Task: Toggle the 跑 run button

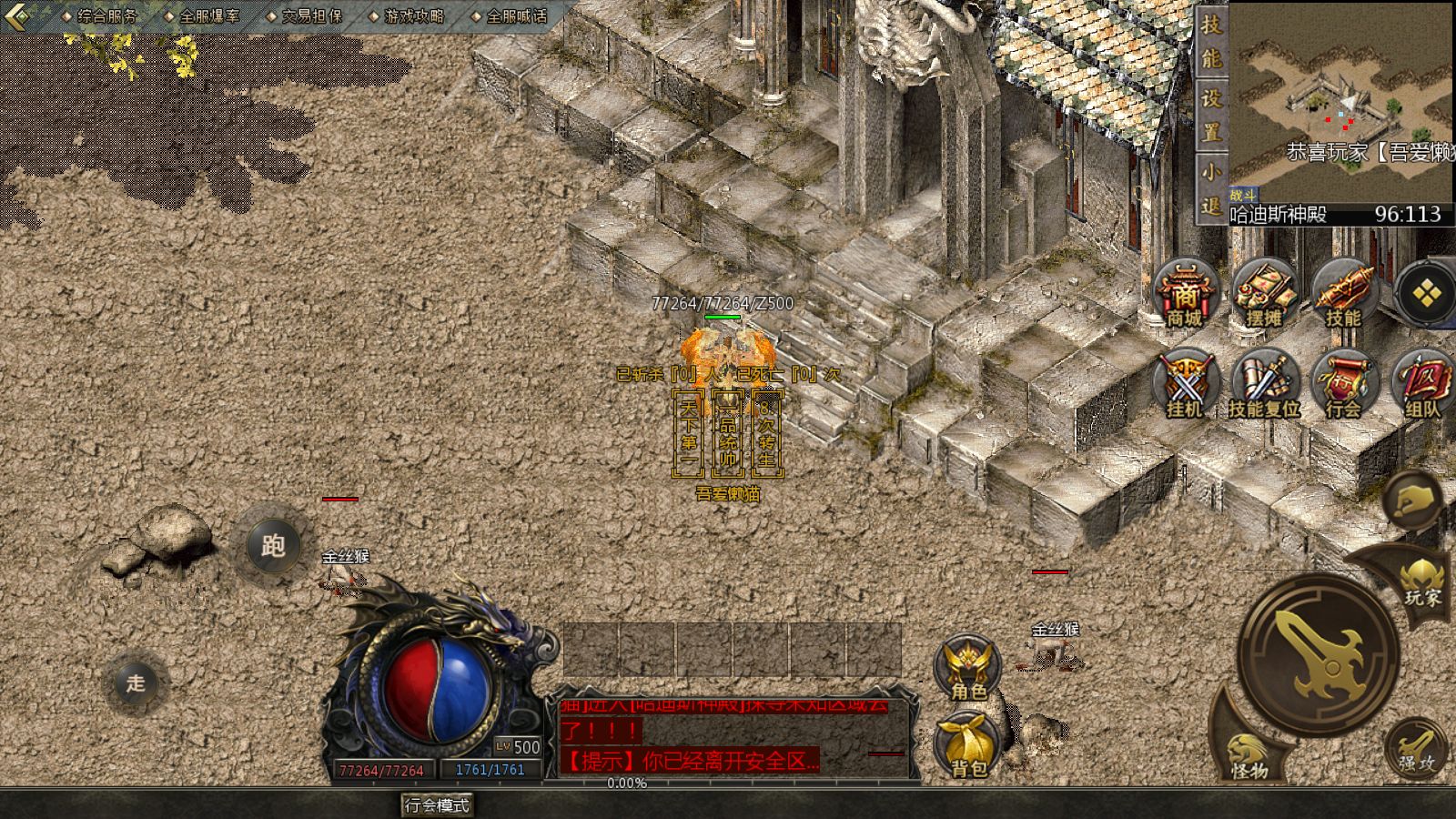Action: pos(273,546)
